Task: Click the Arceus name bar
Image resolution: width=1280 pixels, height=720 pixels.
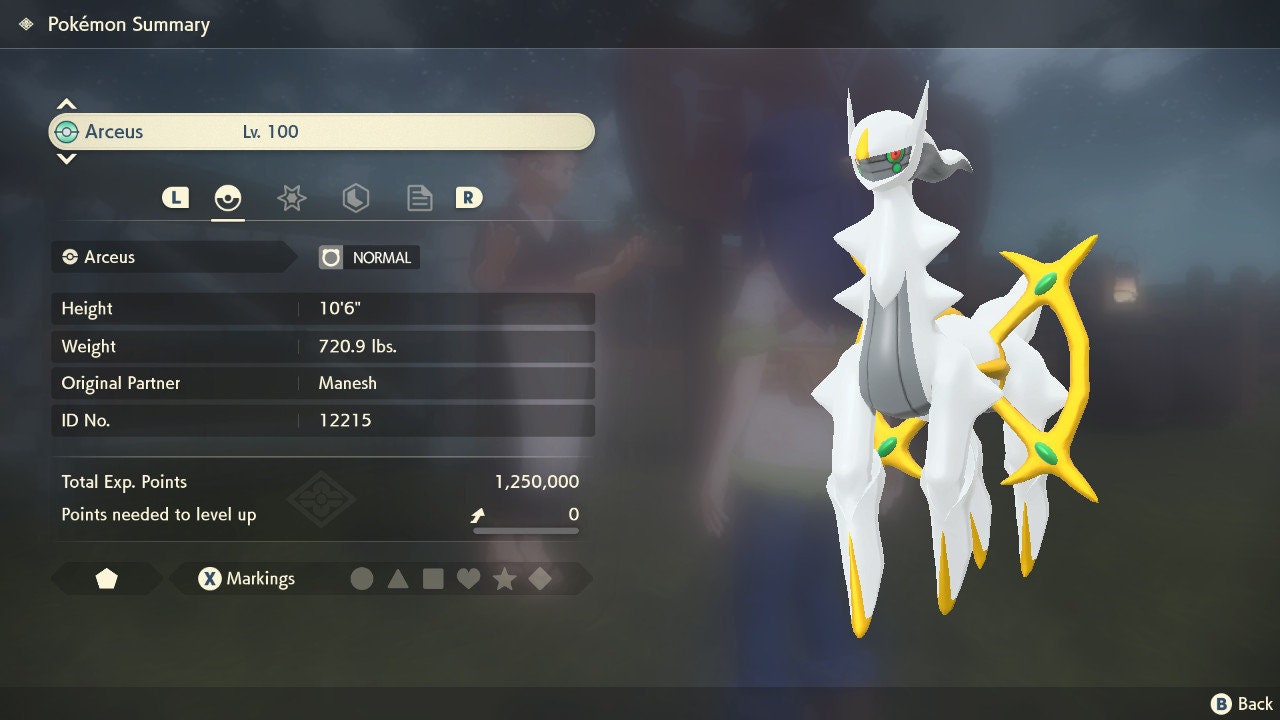Action: (320, 132)
